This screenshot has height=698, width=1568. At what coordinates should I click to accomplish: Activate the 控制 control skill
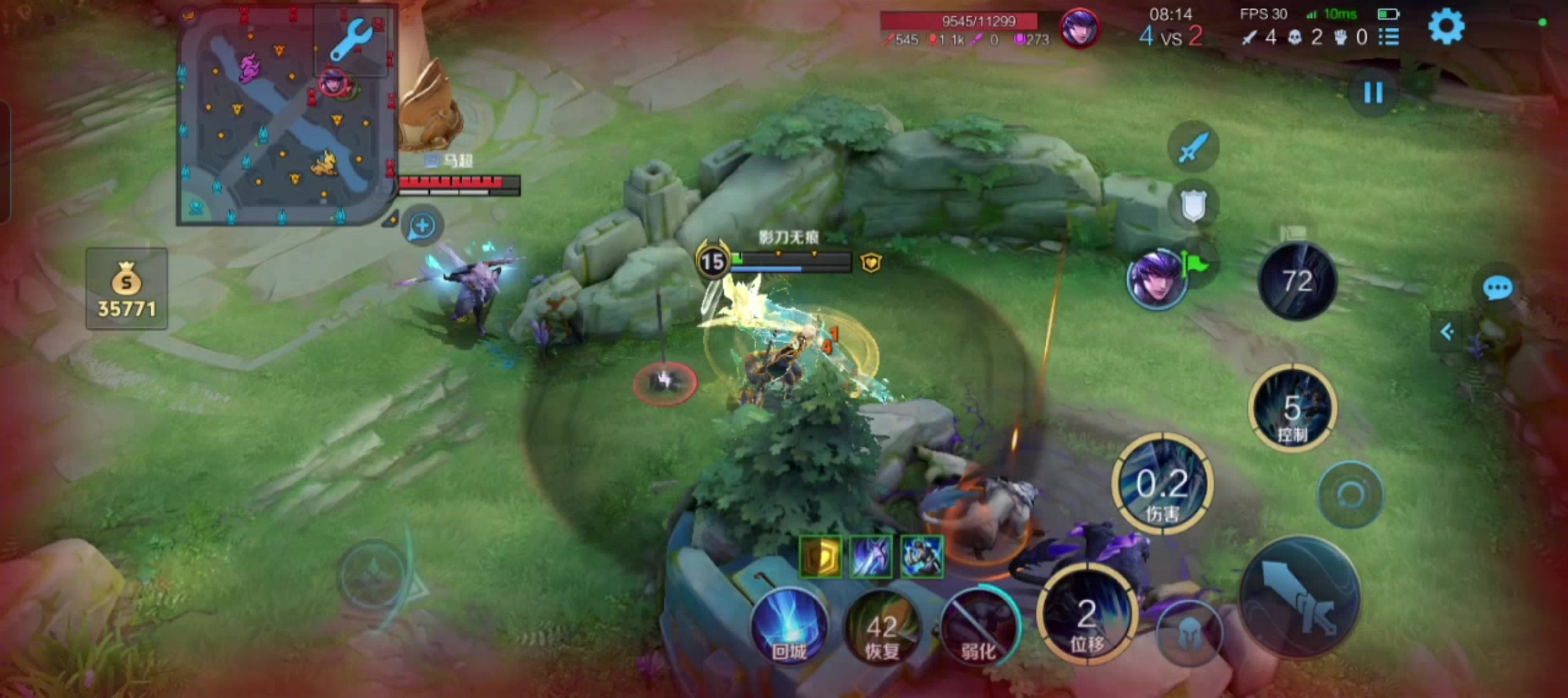click(x=1292, y=408)
